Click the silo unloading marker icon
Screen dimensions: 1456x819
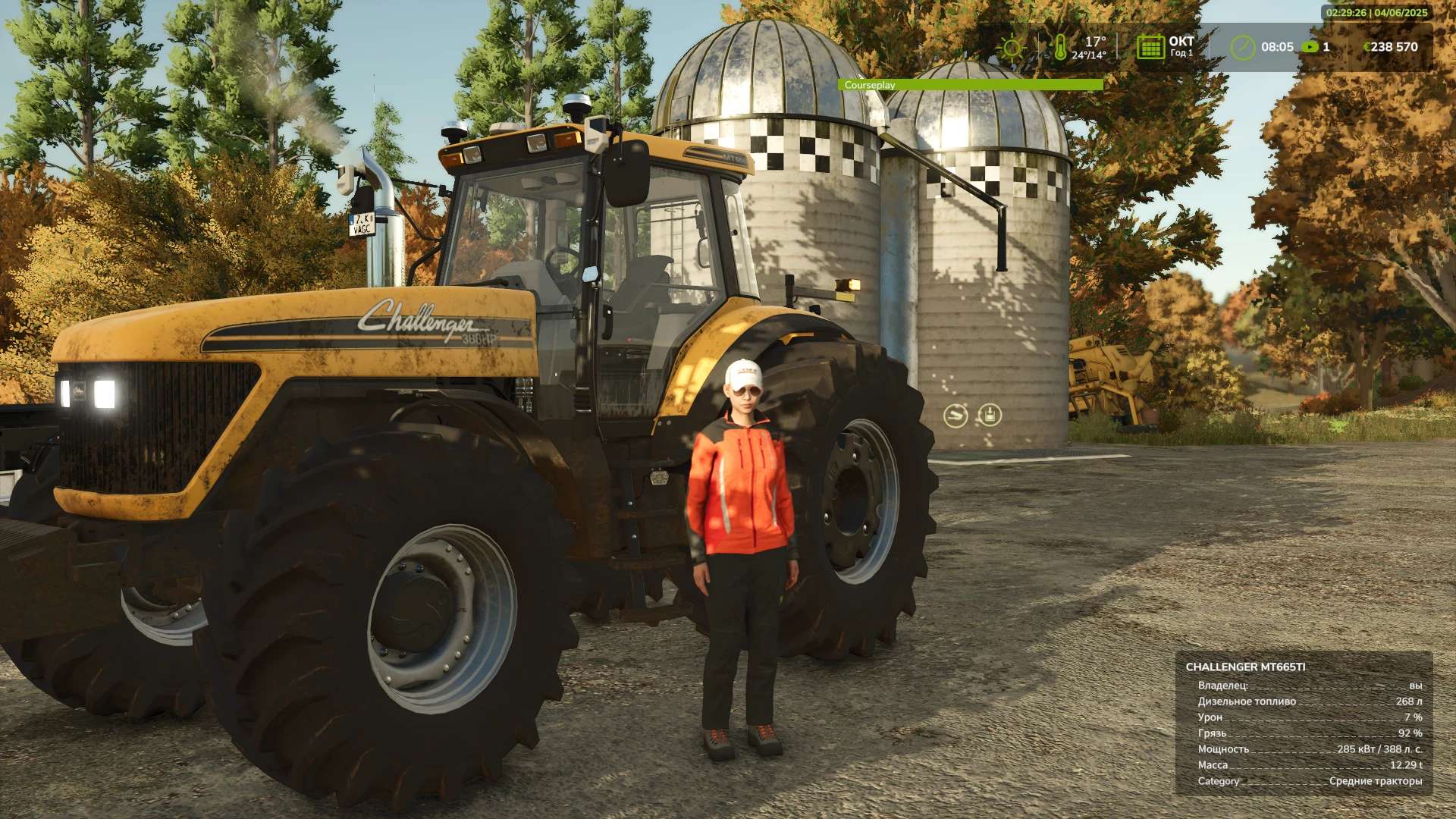(955, 416)
